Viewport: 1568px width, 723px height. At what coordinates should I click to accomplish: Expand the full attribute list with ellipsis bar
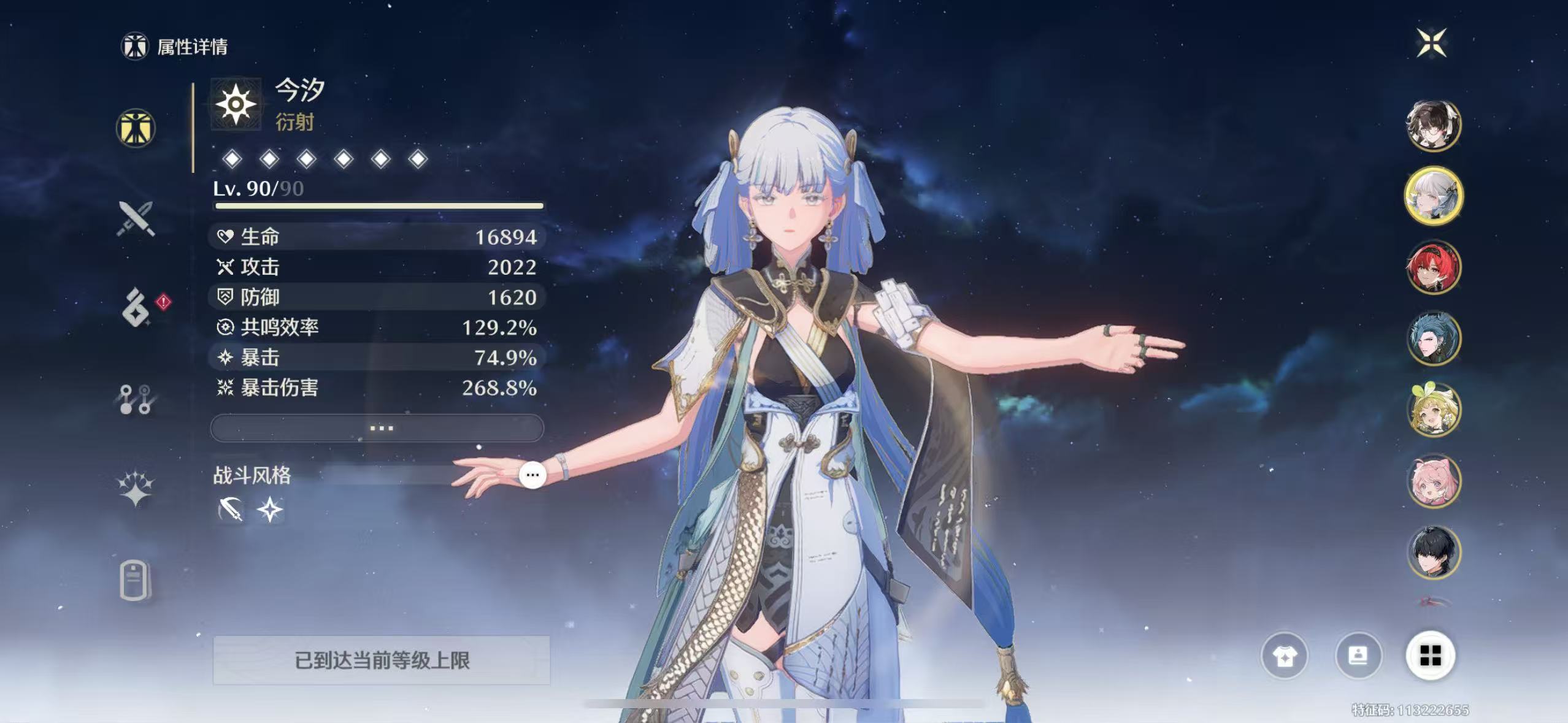[377, 427]
